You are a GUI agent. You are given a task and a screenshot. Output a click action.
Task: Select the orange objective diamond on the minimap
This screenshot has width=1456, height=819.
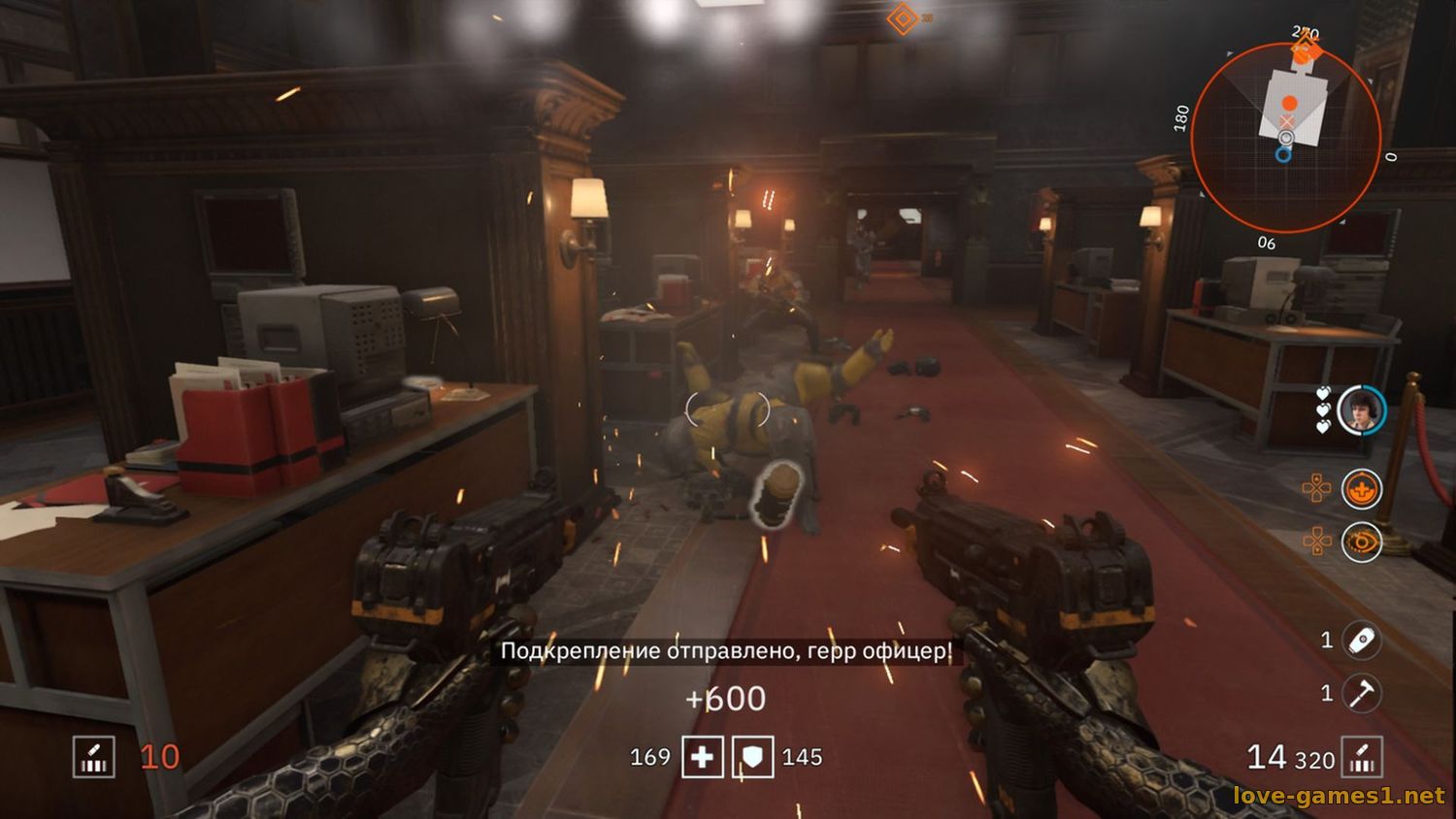coord(1307,51)
